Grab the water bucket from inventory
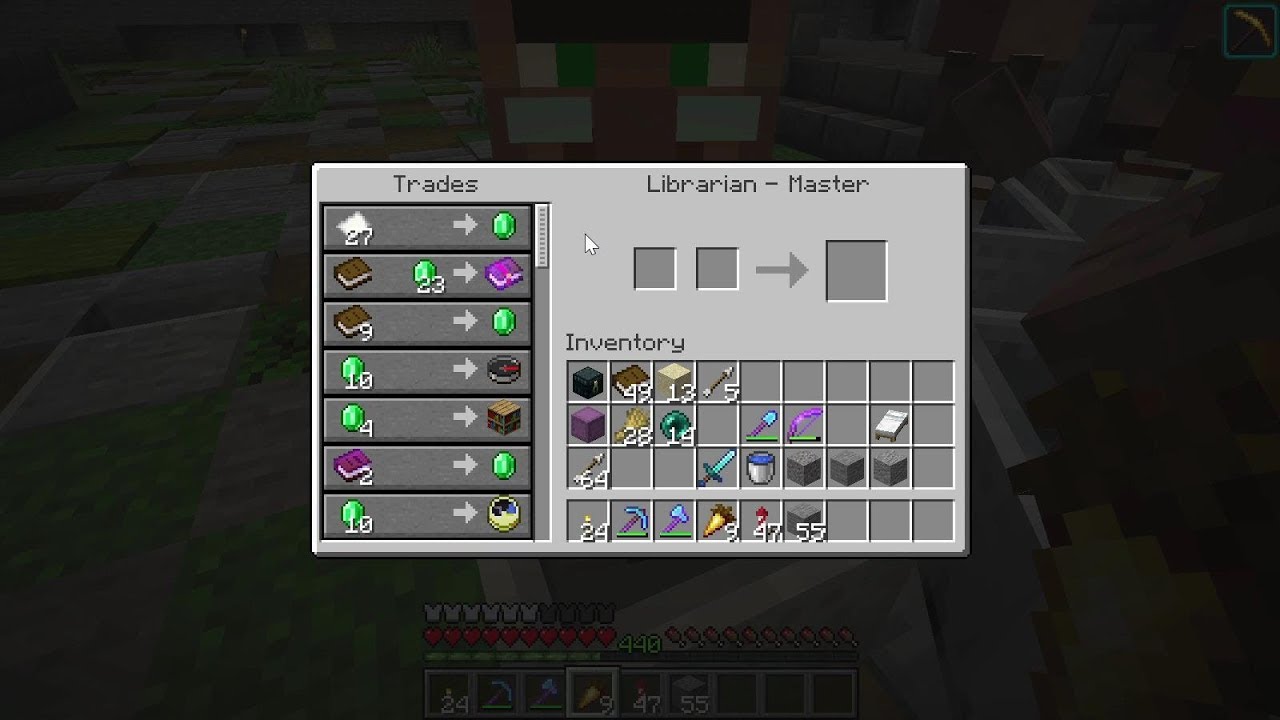This screenshot has width=1280, height=720. pyautogui.click(x=760, y=467)
